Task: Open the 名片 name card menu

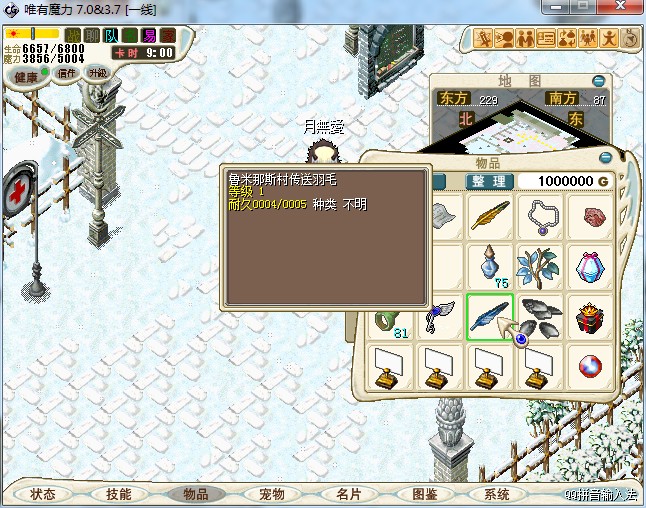Action: click(348, 494)
